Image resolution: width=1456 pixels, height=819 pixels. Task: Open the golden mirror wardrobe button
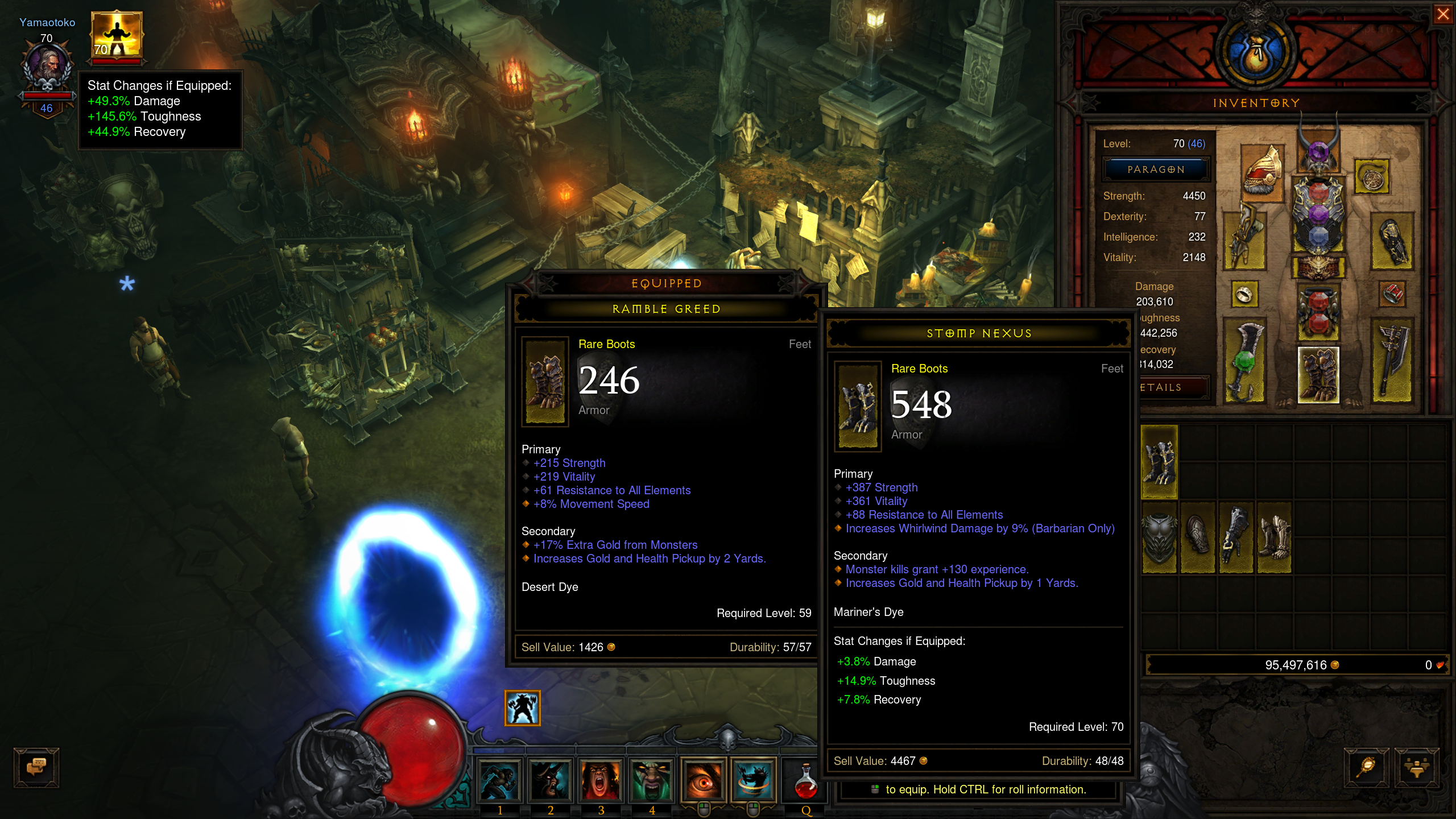click(x=1366, y=767)
